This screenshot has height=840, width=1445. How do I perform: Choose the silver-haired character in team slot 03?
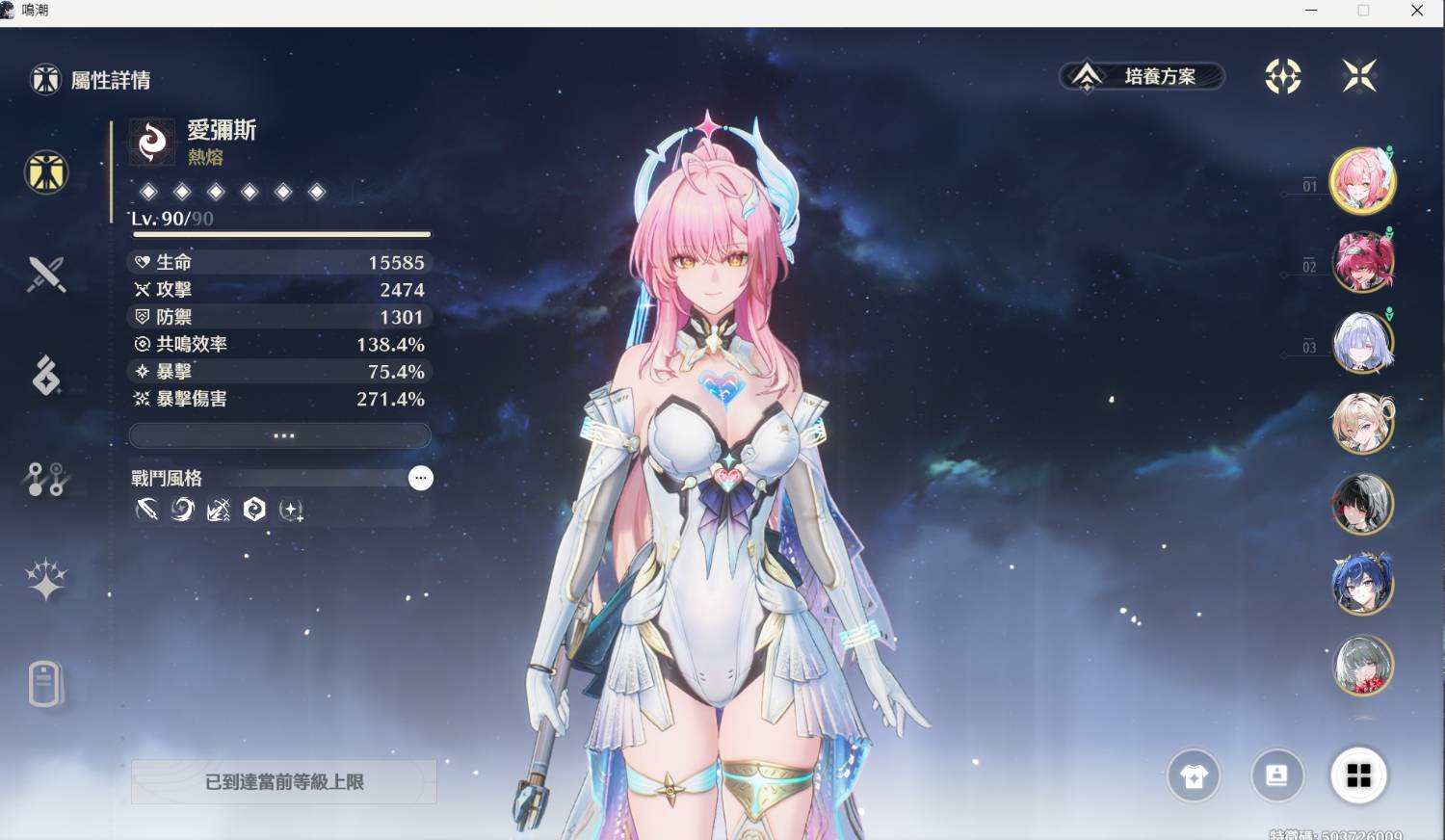(x=1362, y=342)
